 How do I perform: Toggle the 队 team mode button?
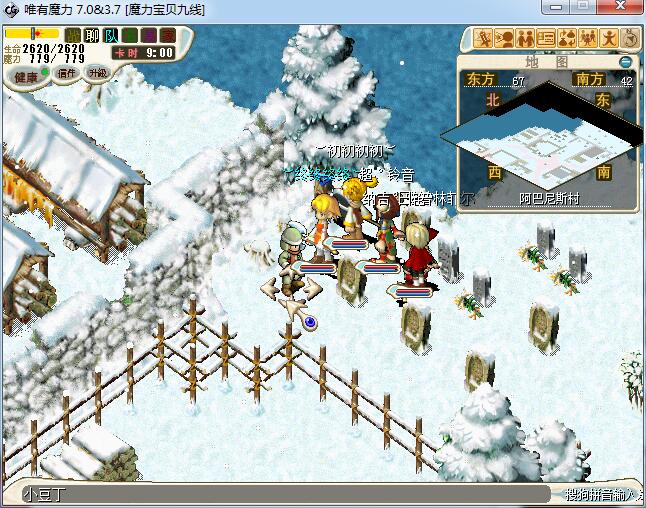(x=110, y=36)
